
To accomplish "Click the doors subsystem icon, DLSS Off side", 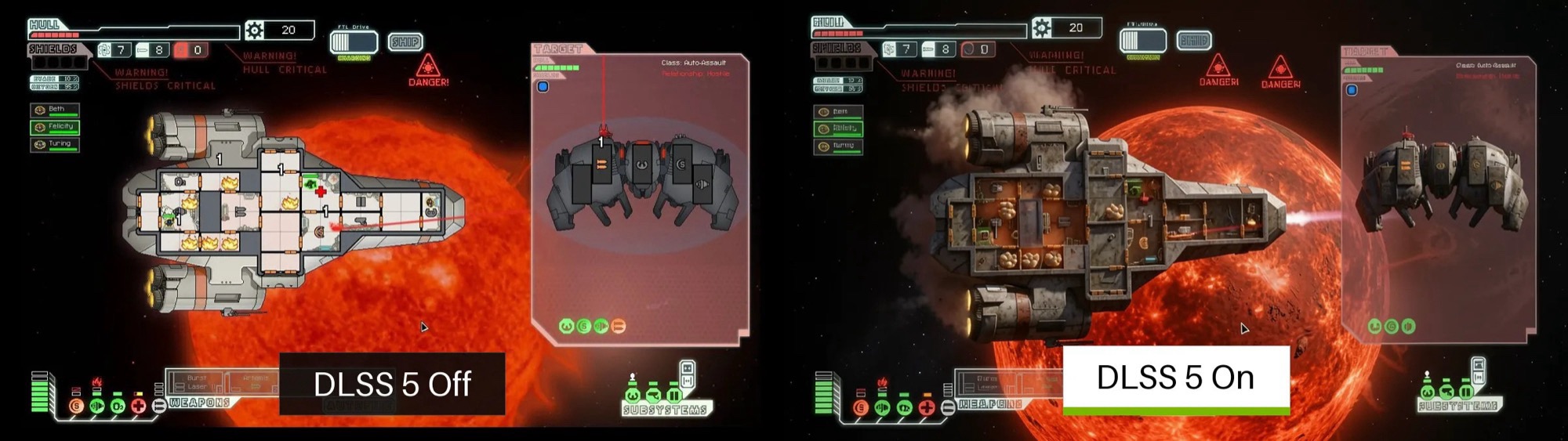I will (673, 395).
